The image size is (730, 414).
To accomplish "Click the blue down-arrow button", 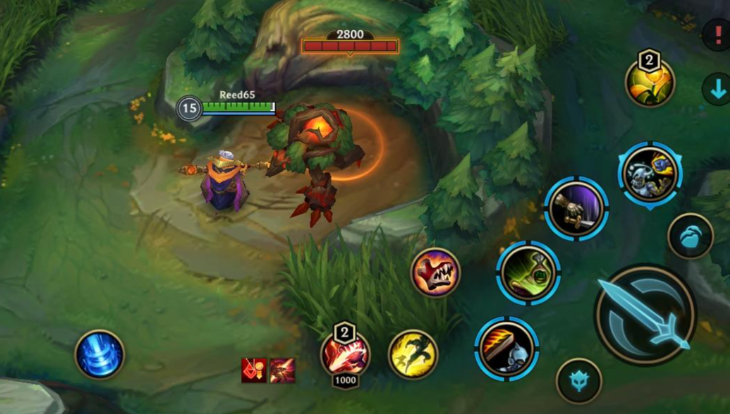I will (x=716, y=89).
